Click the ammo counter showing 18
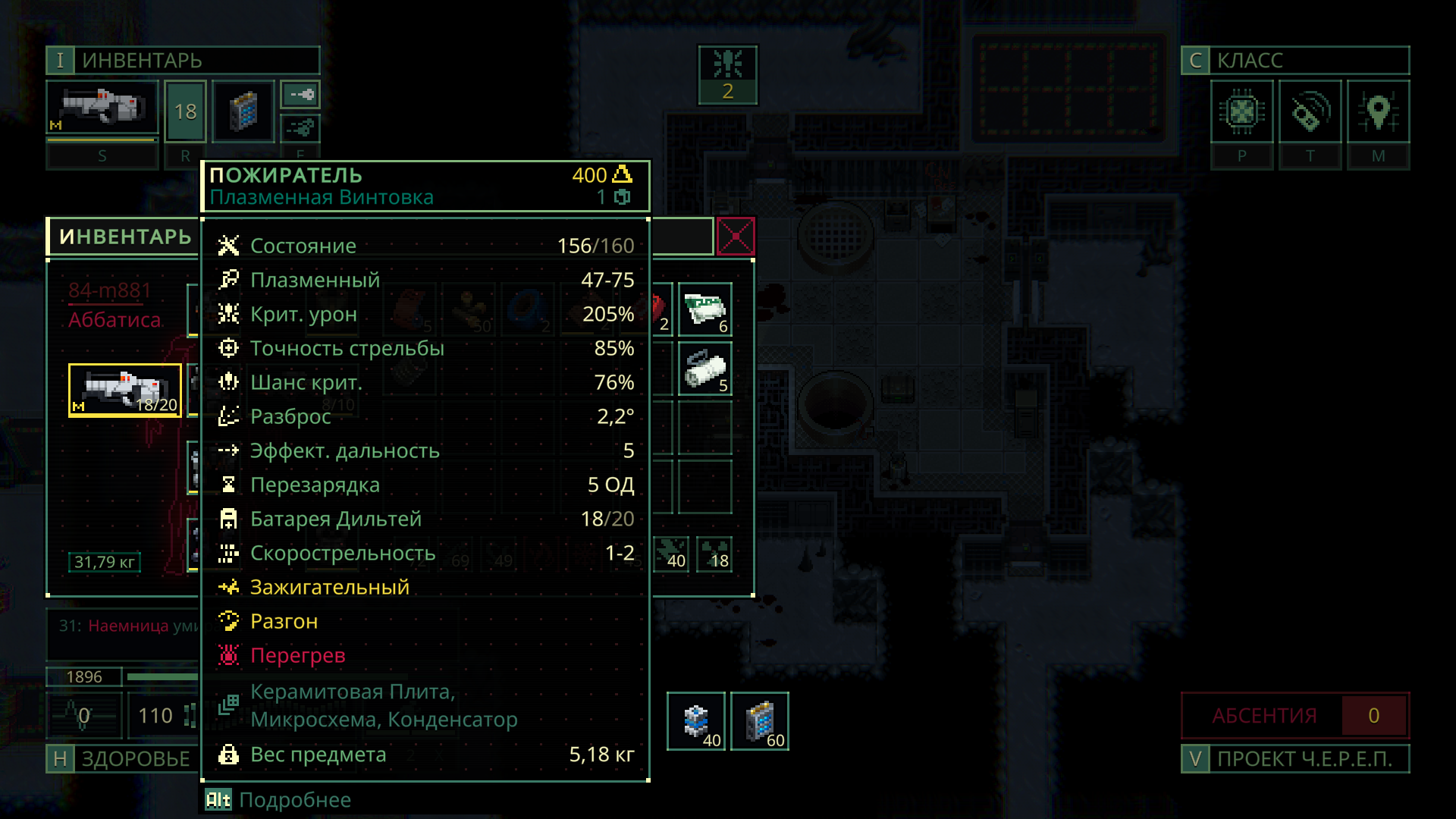Image resolution: width=1456 pixels, height=819 pixels. [186, 111]
